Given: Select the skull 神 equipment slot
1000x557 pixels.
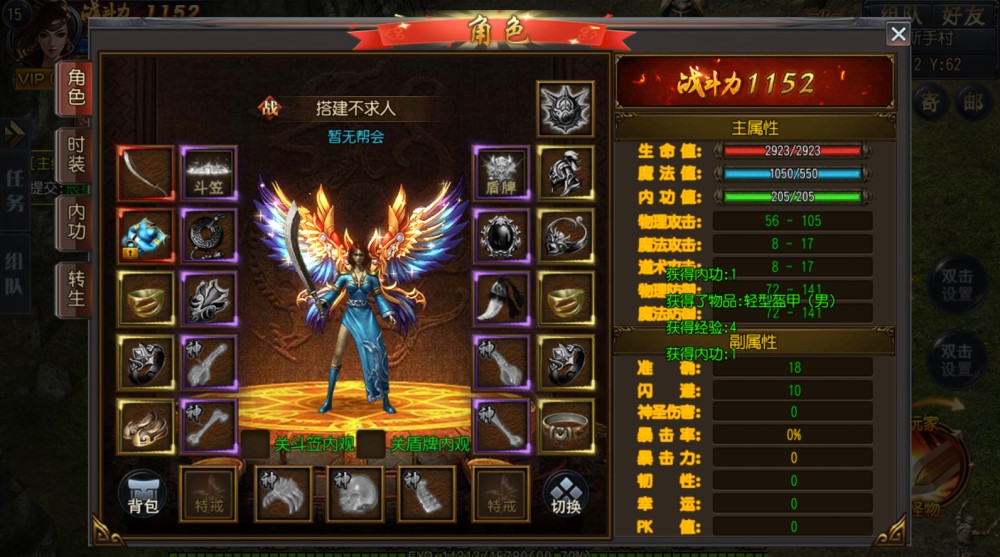Looking at the screenshot, I should click(x=355, y=494).
